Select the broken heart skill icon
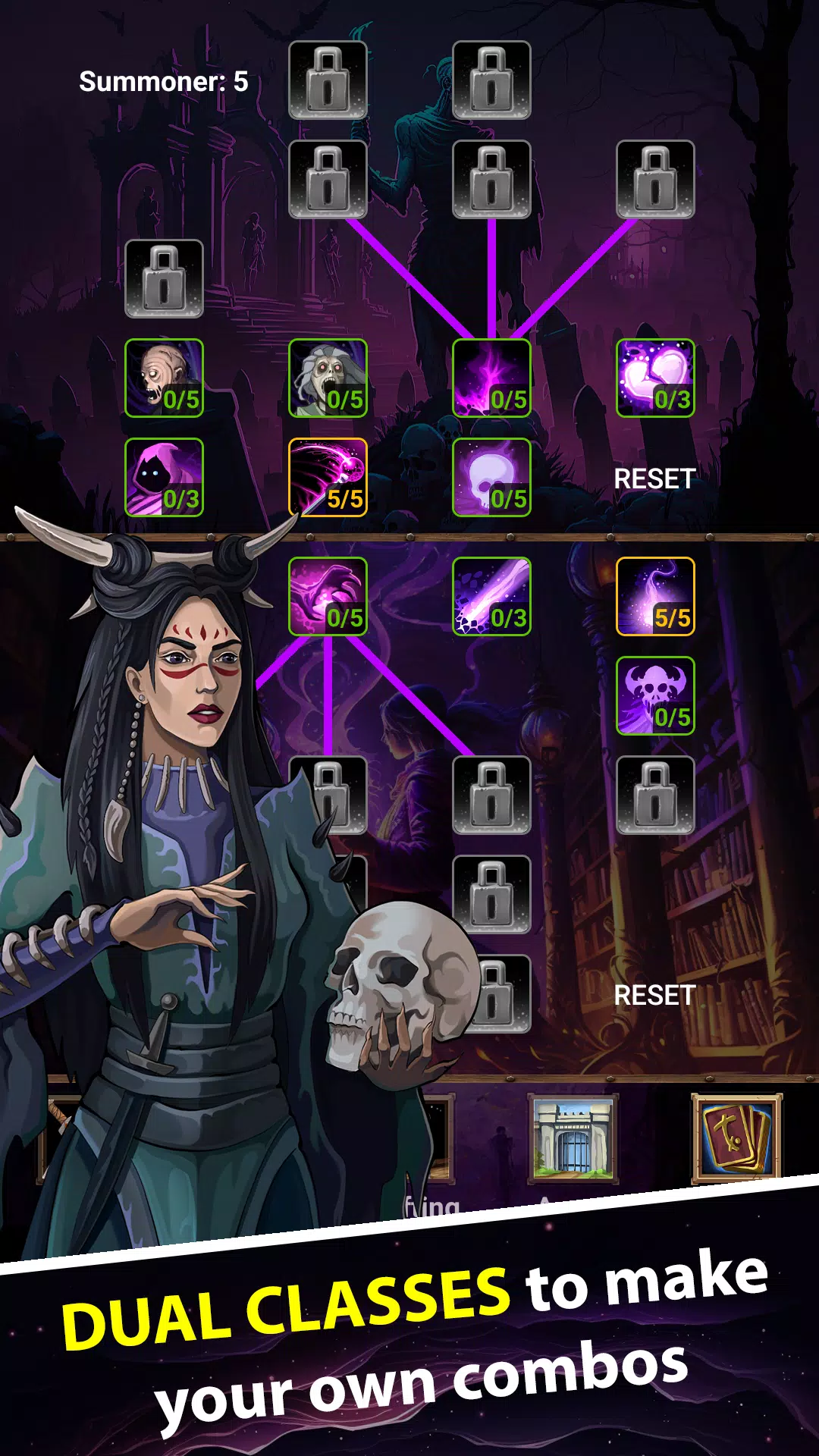819x1456 pixels. [655, 378]
